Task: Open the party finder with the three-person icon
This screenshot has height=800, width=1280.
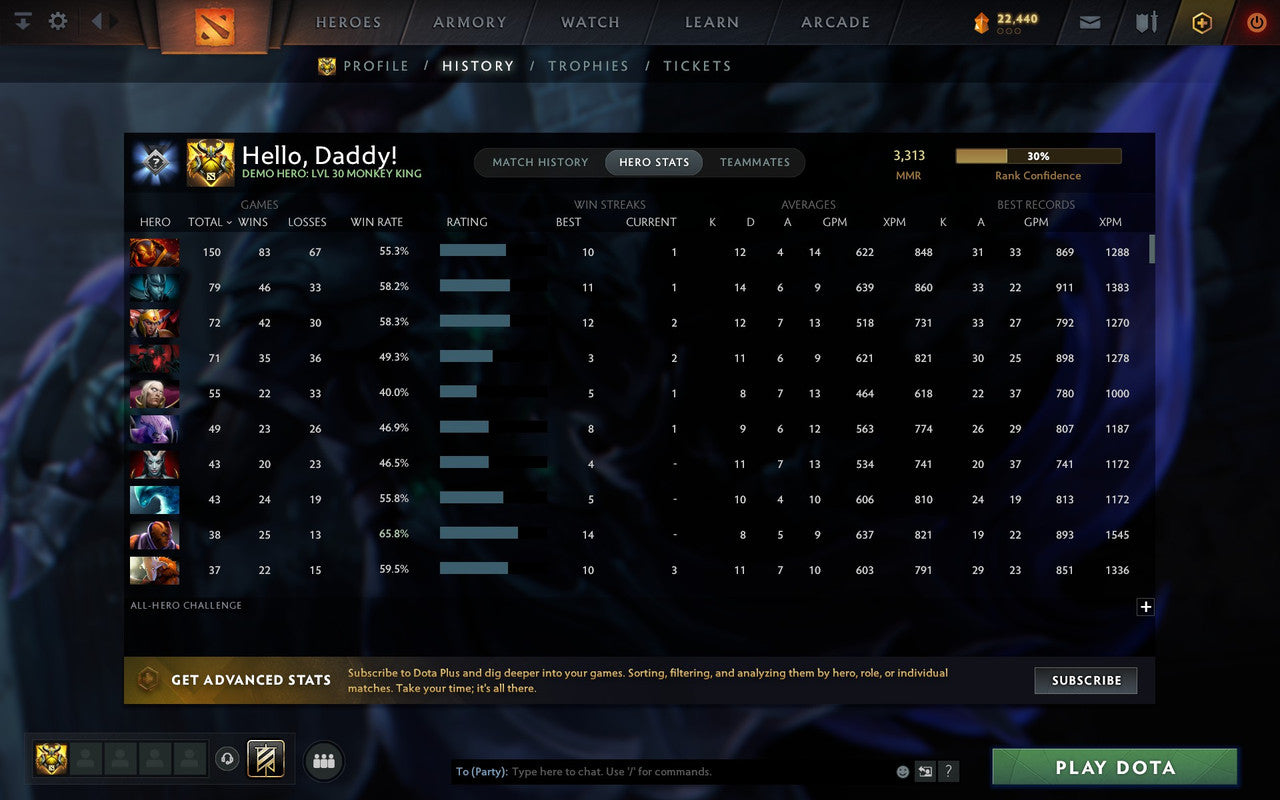Action: [x=323, y=761]
